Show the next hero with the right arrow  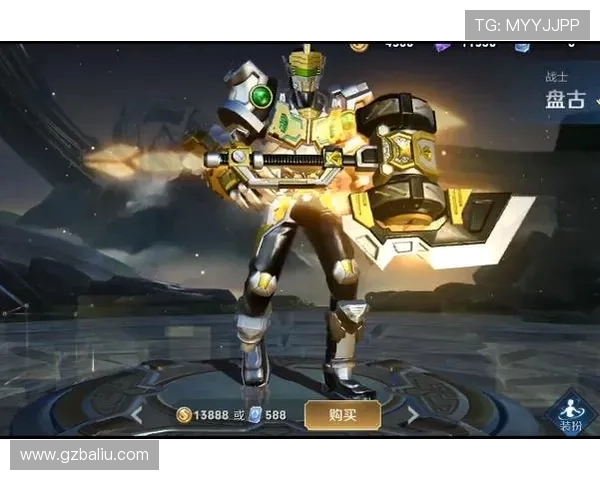click(411, 414)
